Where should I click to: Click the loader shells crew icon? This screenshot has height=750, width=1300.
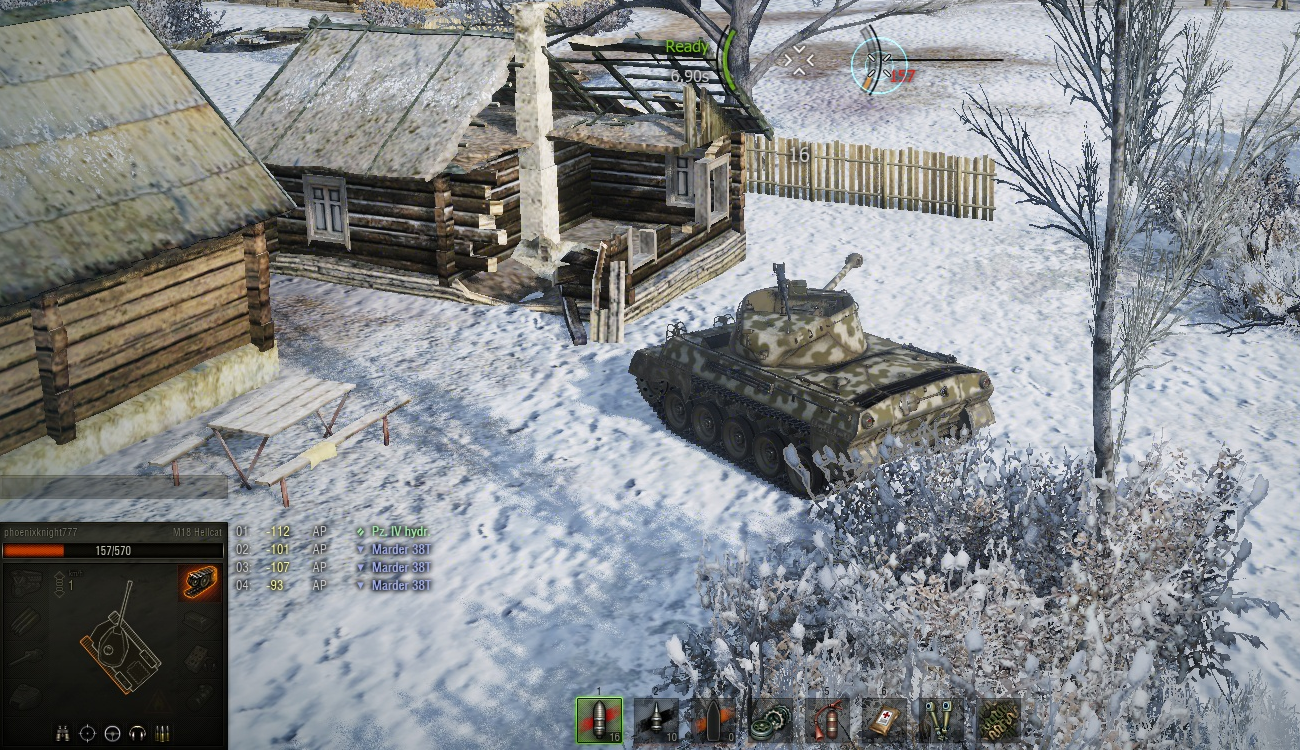click(x=162, y=733)
